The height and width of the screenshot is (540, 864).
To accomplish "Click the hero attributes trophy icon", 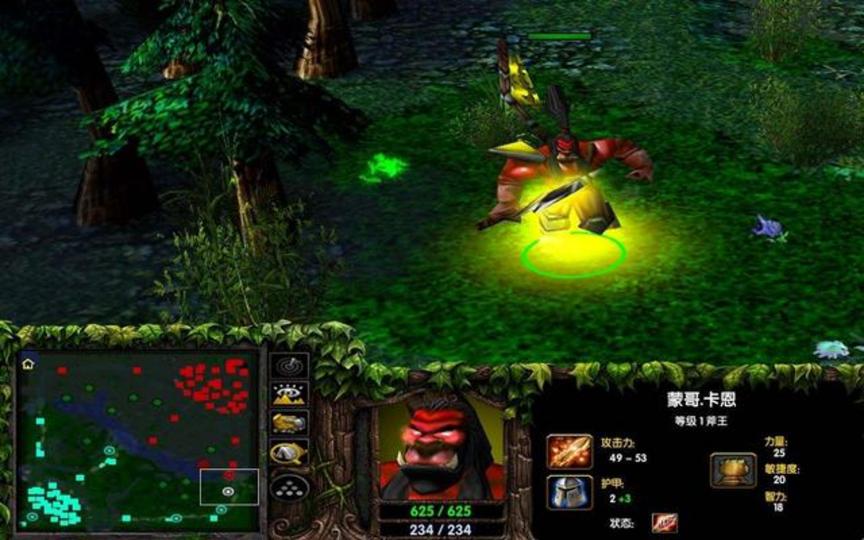I will pos(733,470).
